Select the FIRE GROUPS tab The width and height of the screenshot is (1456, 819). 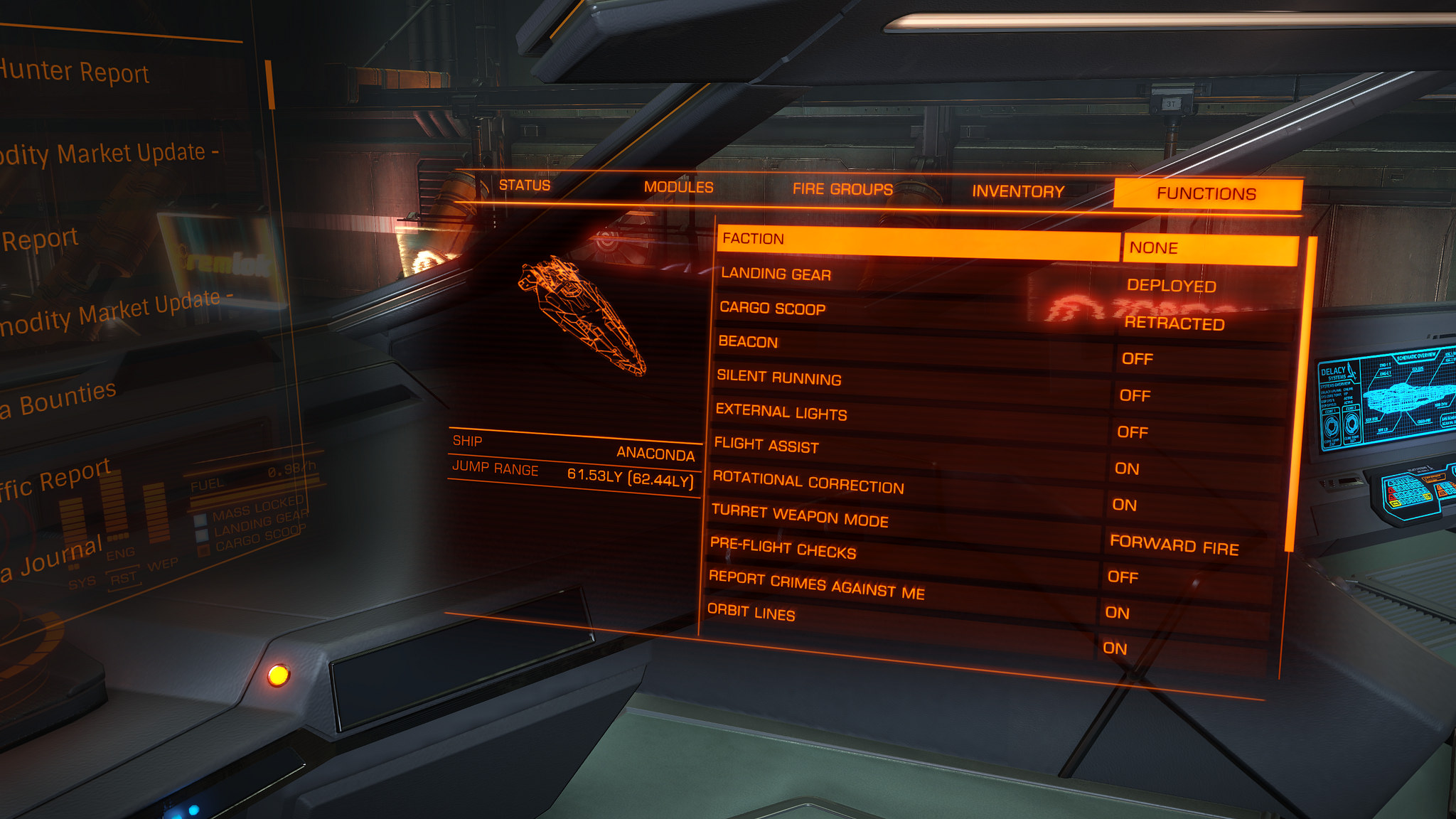(x=843, y=188)
